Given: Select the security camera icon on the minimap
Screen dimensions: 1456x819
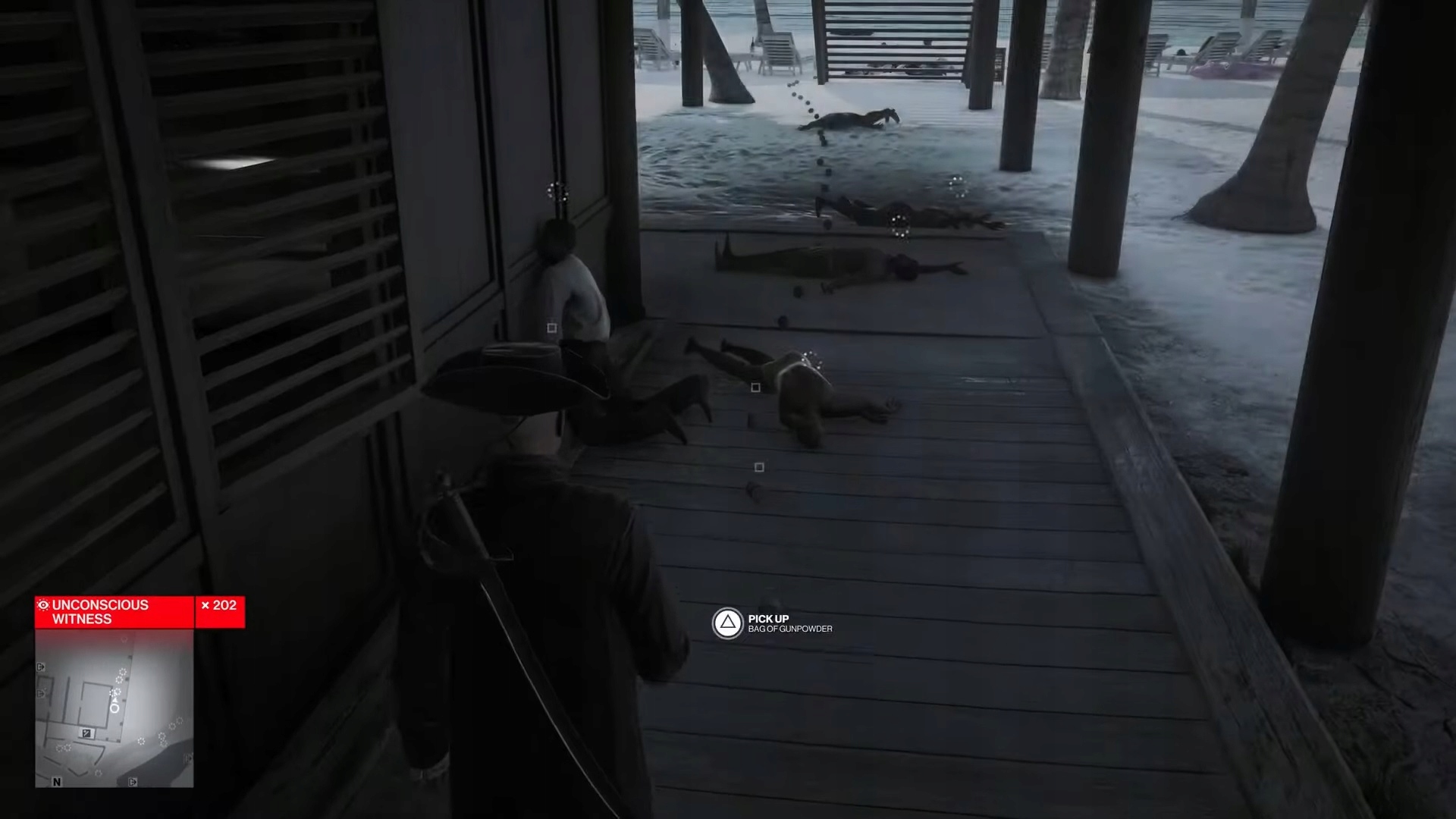Looking at the screenshot, I should 87,733.
